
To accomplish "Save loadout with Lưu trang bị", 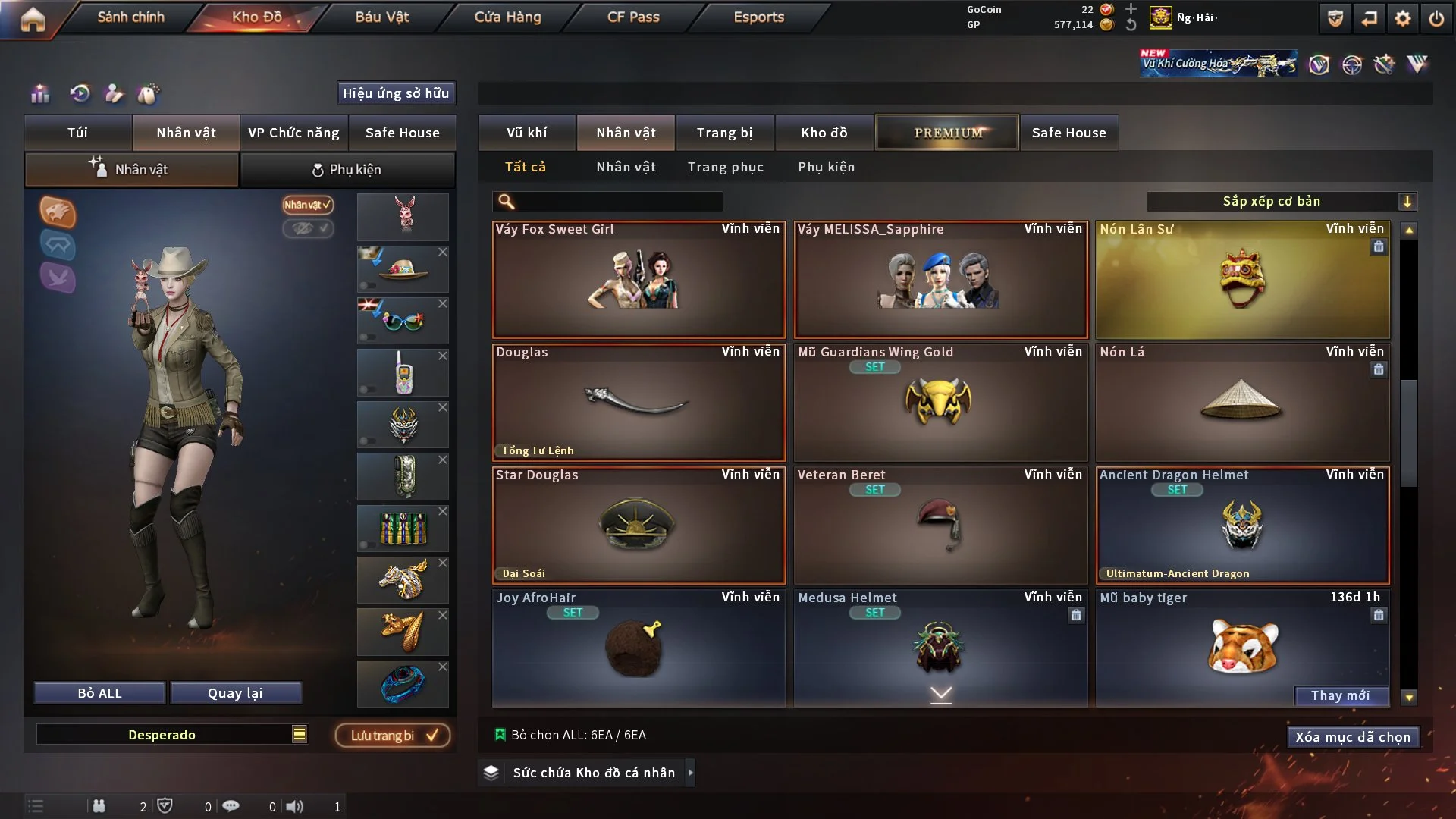I will 393,736.
